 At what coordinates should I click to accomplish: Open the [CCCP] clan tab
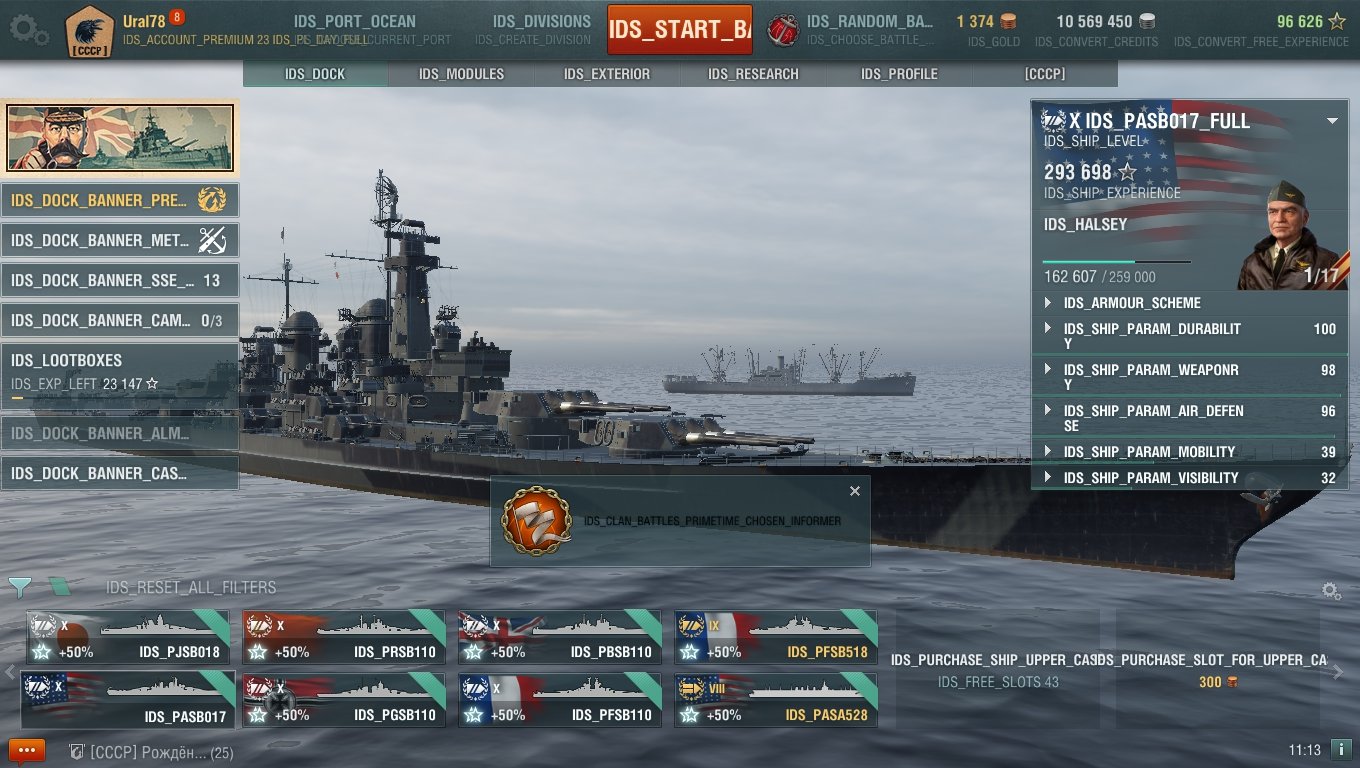(x=1045, y=74)
